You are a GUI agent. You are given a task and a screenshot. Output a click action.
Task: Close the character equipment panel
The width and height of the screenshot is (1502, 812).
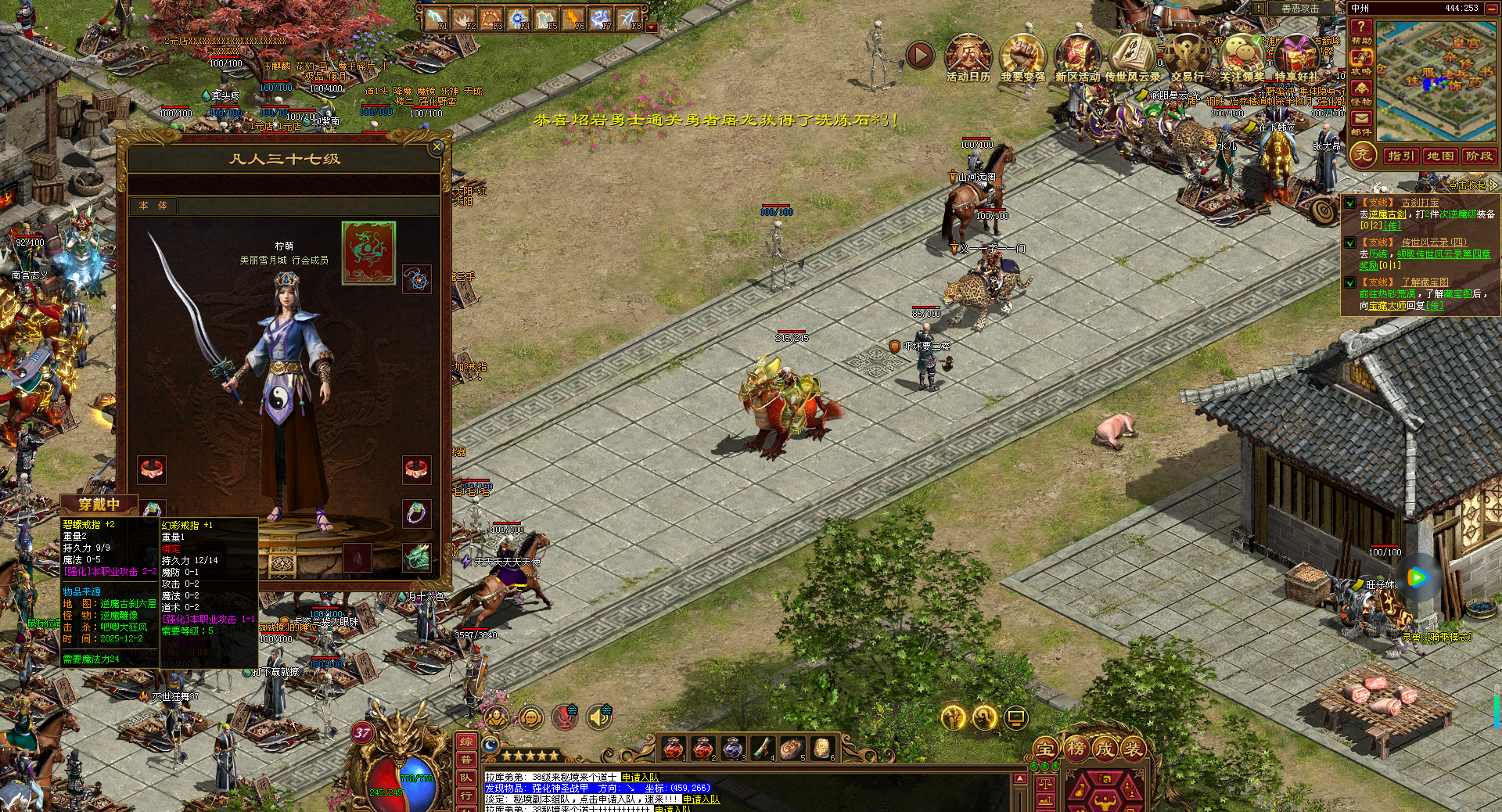coord(437,146)
